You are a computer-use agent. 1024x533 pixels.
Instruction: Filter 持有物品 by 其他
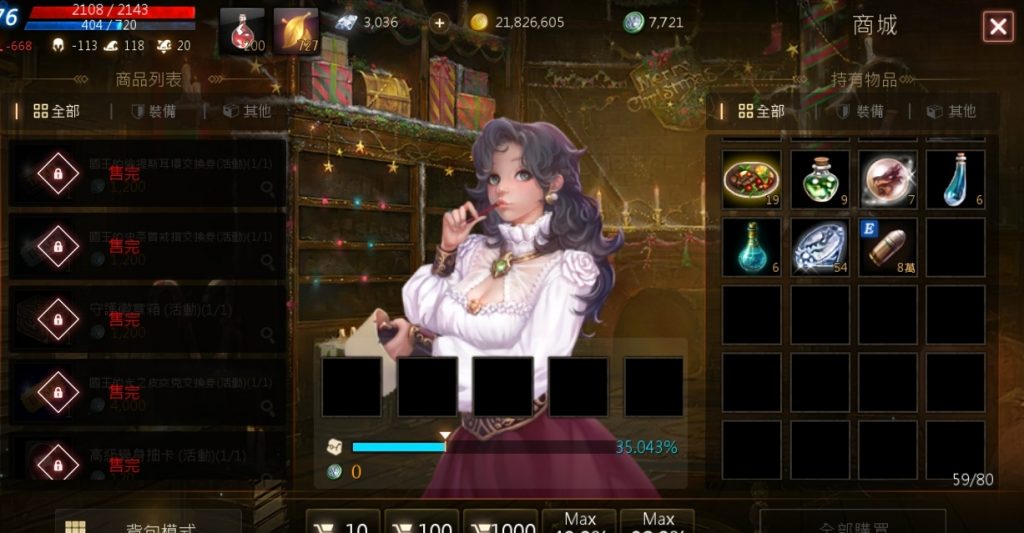pos(951,111)
